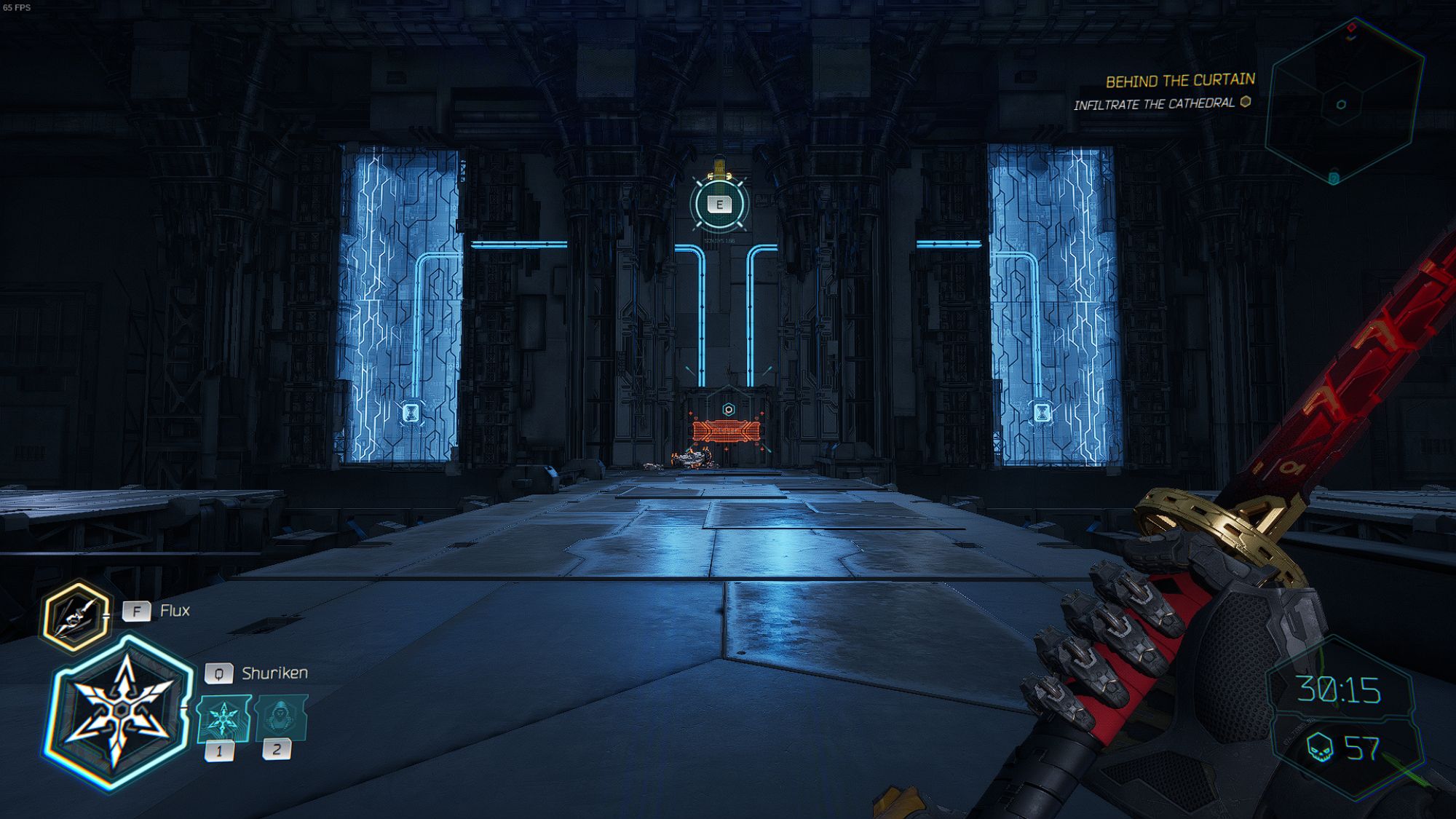This screenshot has width=1456, height=819.
Task: Activate the orange access-denied door console
Action: pos(727,432)
